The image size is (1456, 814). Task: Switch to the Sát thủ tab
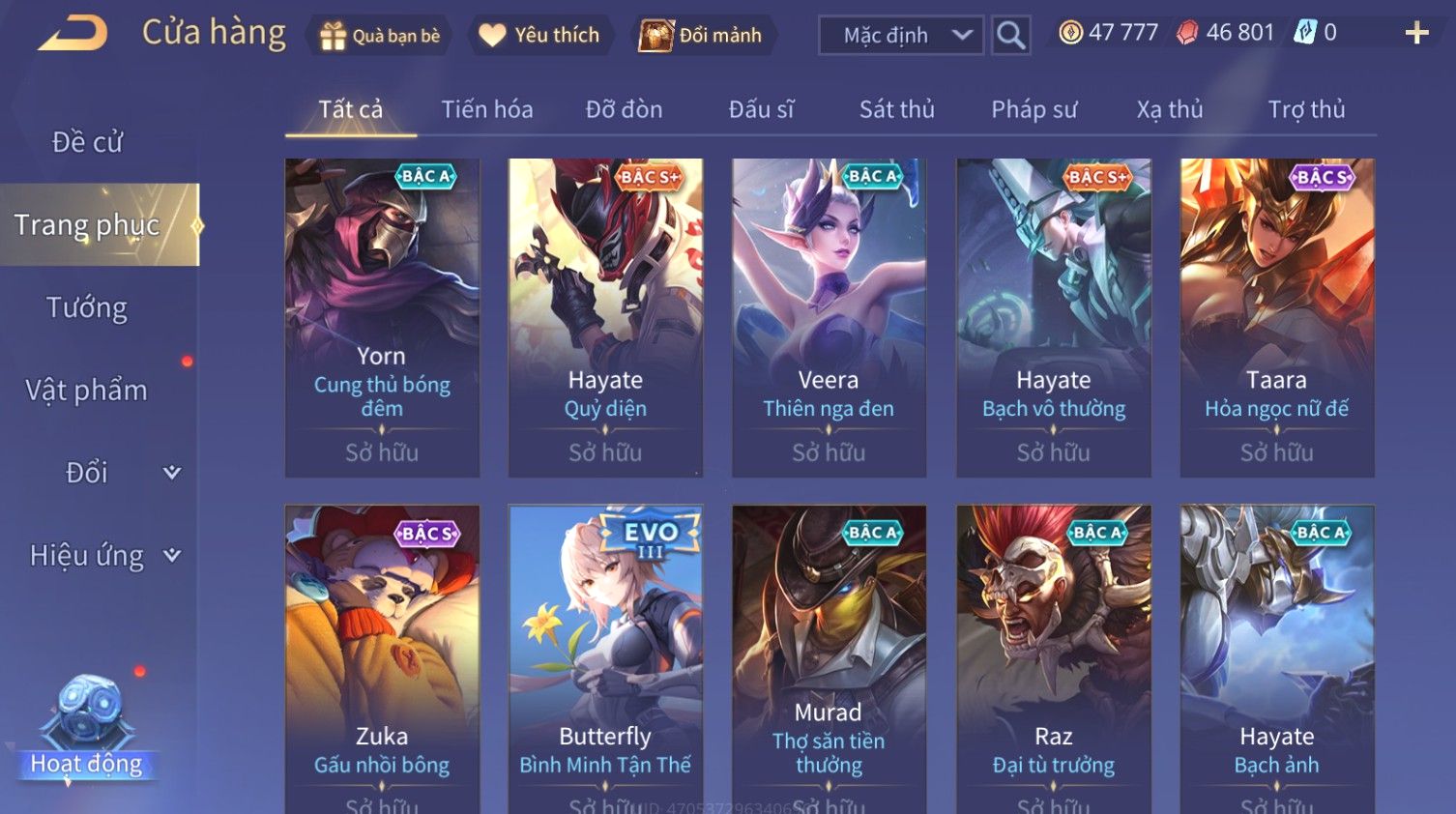896,109
